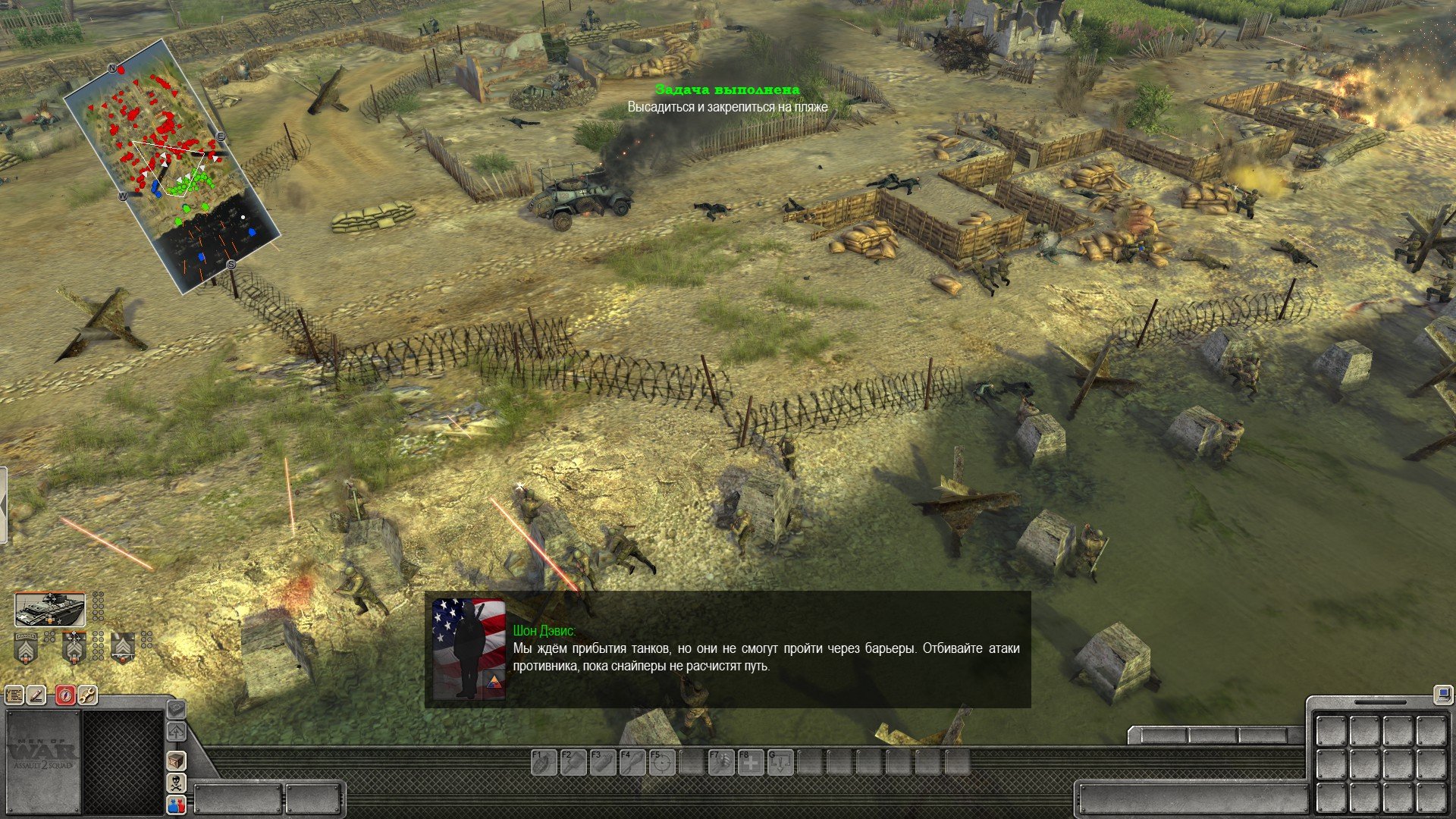
Task: Open the blue computer monitor button
Action: click(x=1442, y=693)
